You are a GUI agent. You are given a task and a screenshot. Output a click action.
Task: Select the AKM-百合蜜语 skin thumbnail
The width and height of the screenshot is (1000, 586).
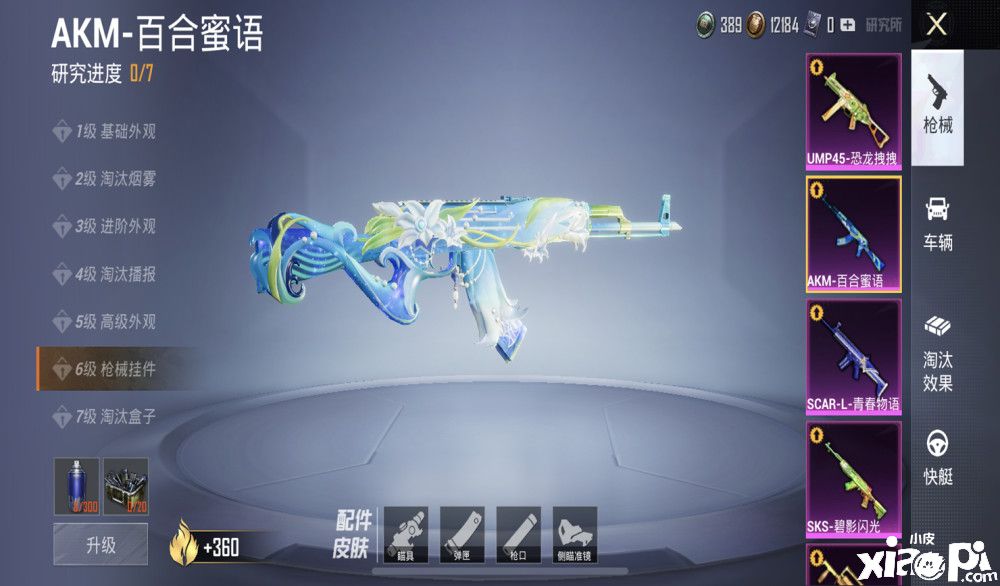(x=853, y=234)
